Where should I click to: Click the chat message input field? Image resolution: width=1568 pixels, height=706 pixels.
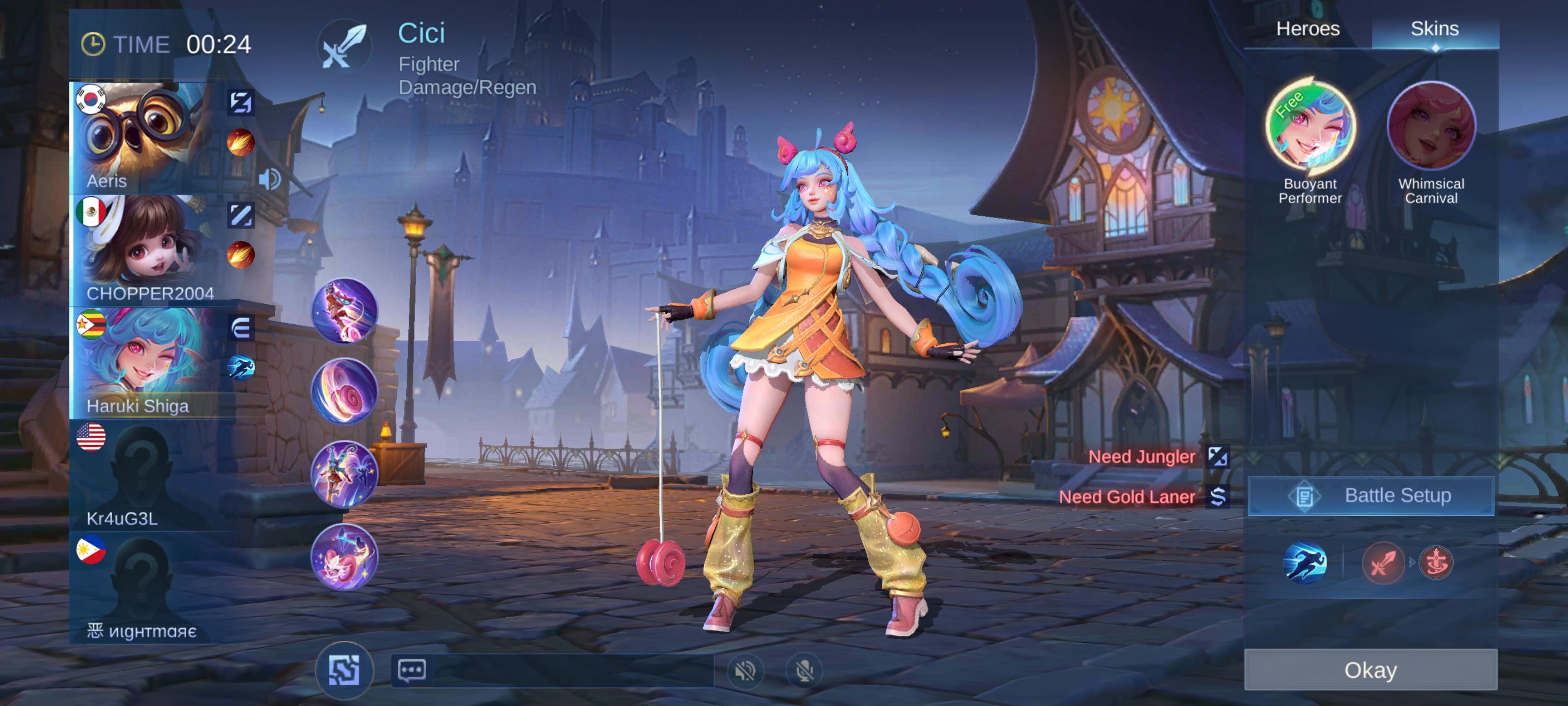click(578, 672)
